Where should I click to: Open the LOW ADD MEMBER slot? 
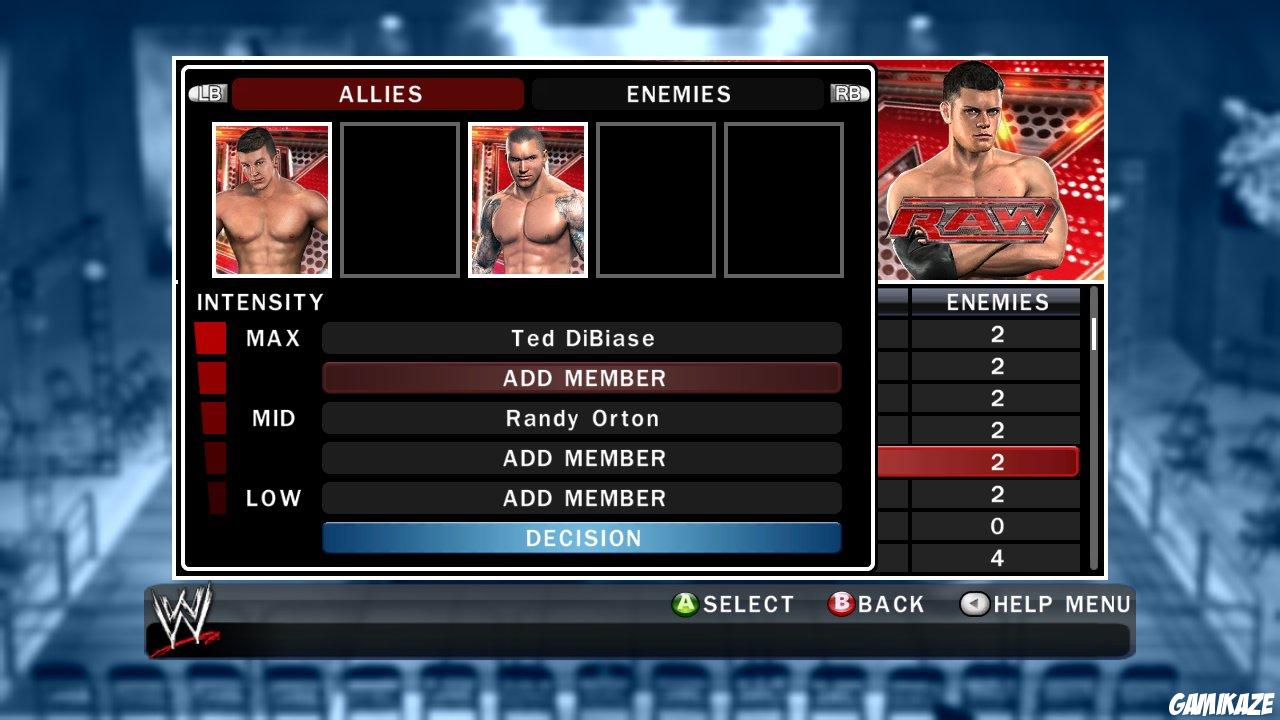click(x=583, y=498)
